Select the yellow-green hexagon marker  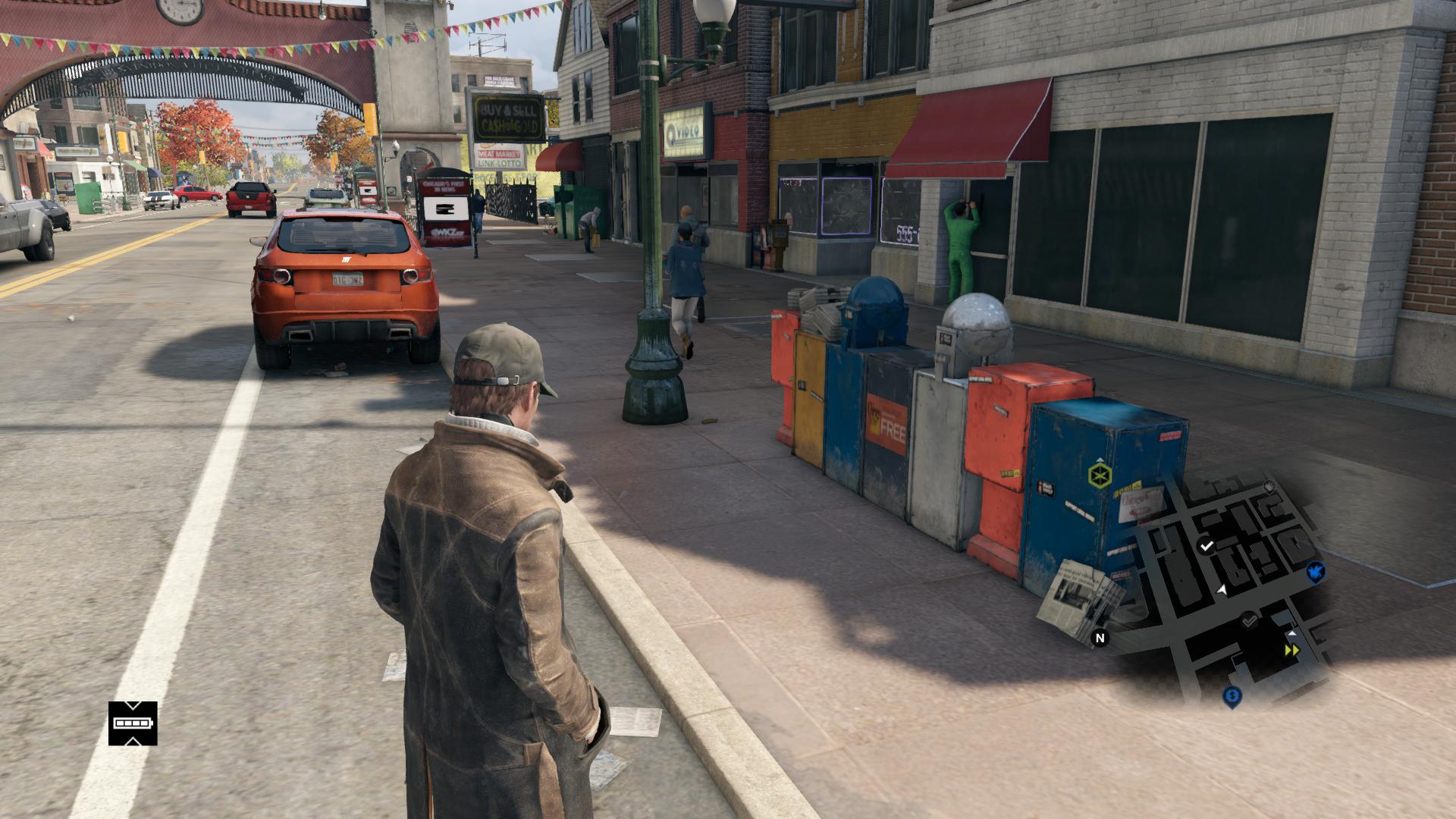pyautogui.click(x=1099, y=475)
